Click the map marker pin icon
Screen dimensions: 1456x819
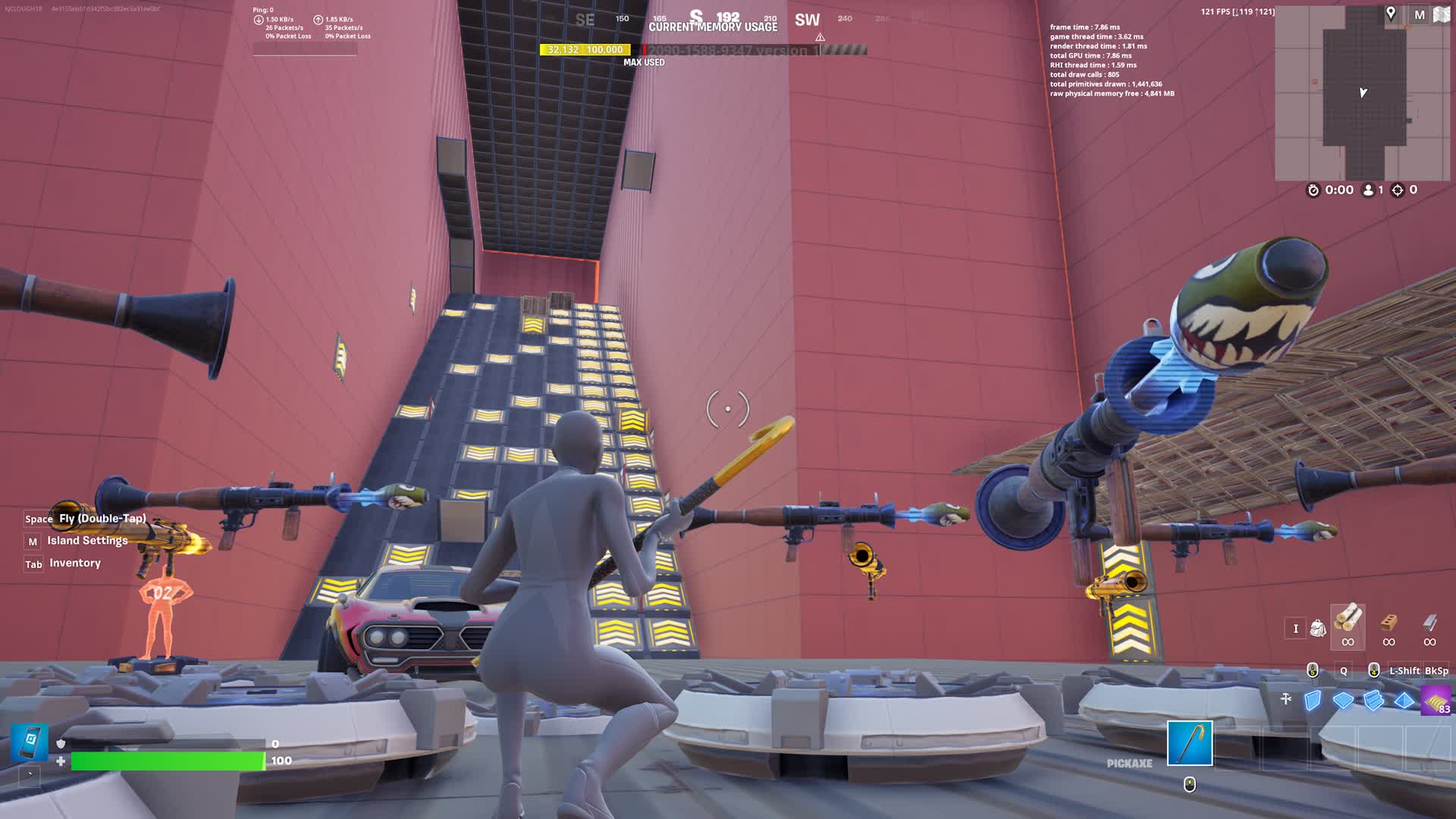(1391, 13)
